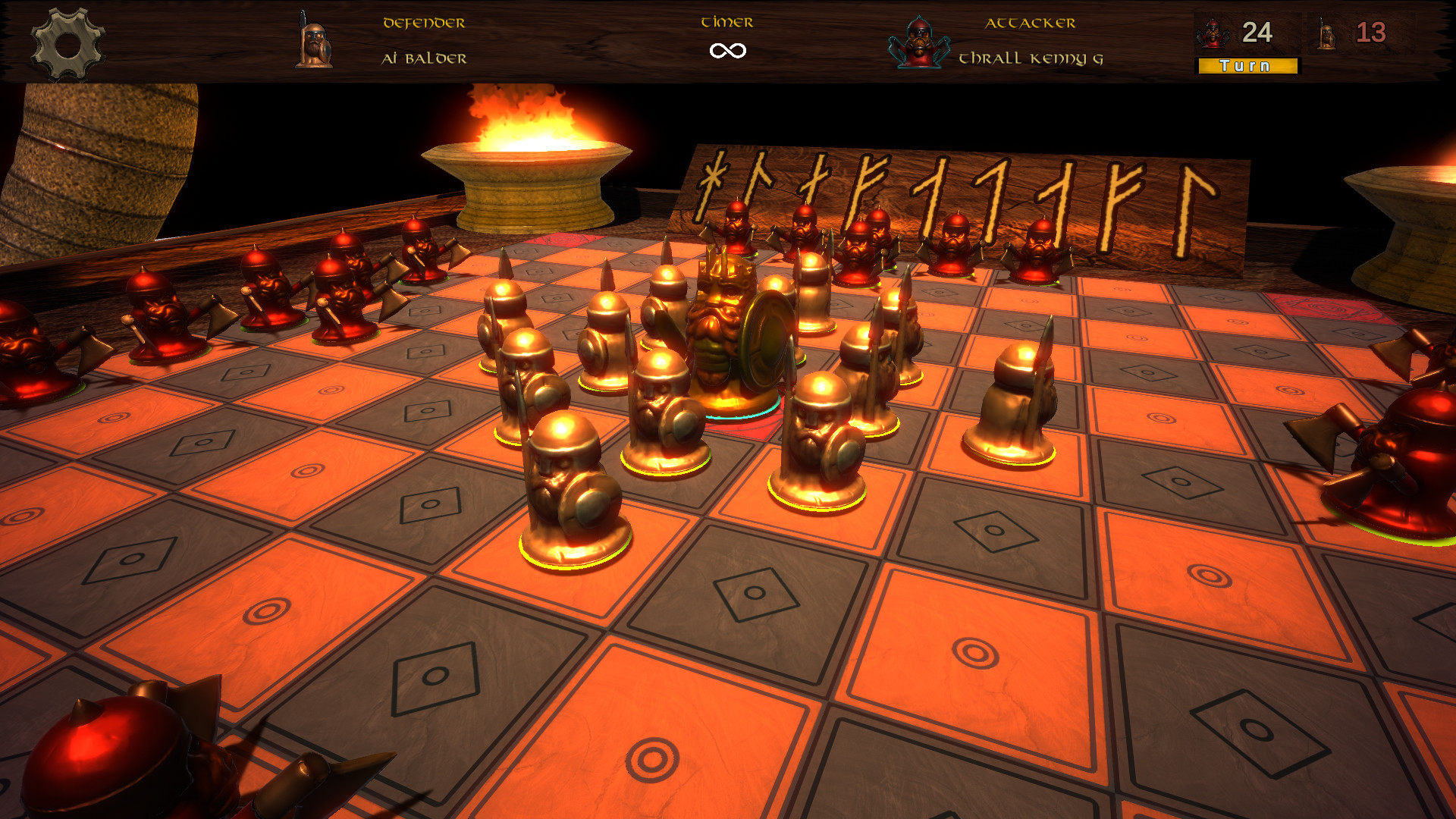Click the Defender's bearded portrait icon
This screenshot has height=819, width=1456.
point(315,39)
